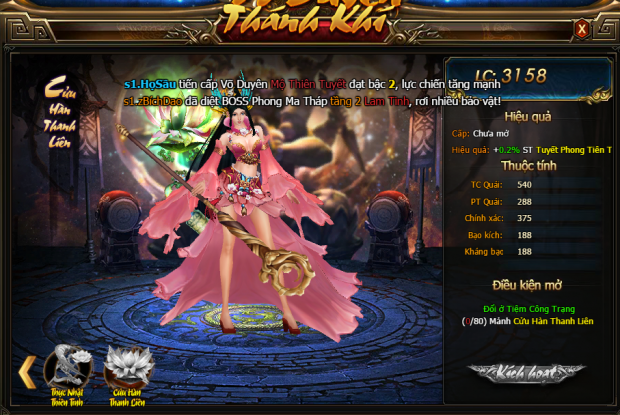Open the Đổi ở Tiệm Công Trạng link
This screenshot has height=415, width=620.
tap(528, 307)
